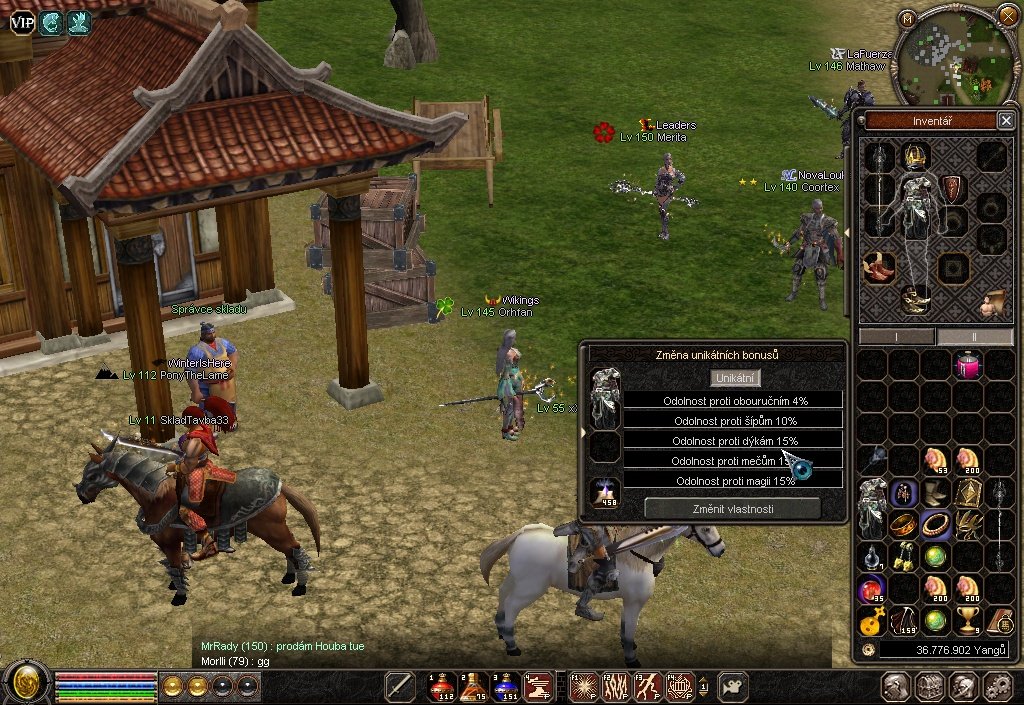Select the Unikátní bonus button

pos(736,378)
